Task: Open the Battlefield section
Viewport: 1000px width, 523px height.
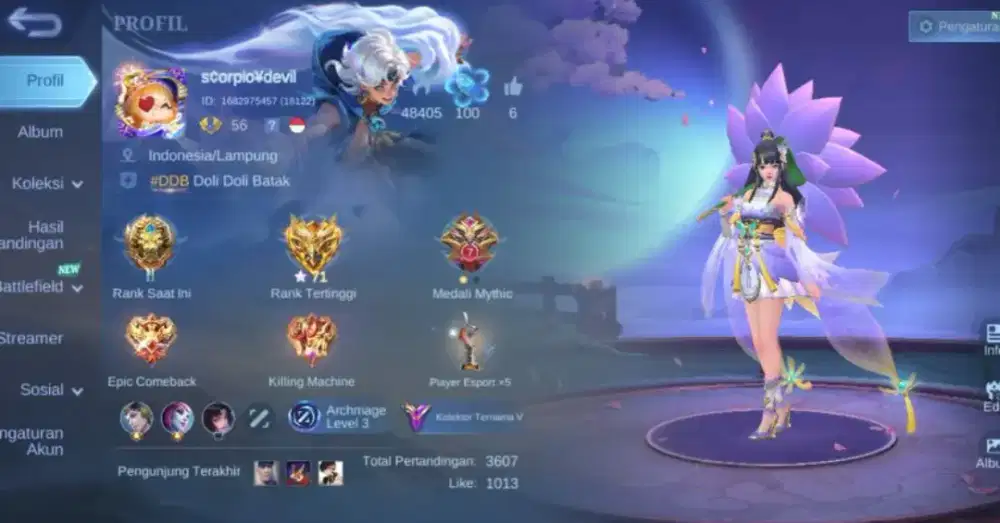Action: [40, 287]
